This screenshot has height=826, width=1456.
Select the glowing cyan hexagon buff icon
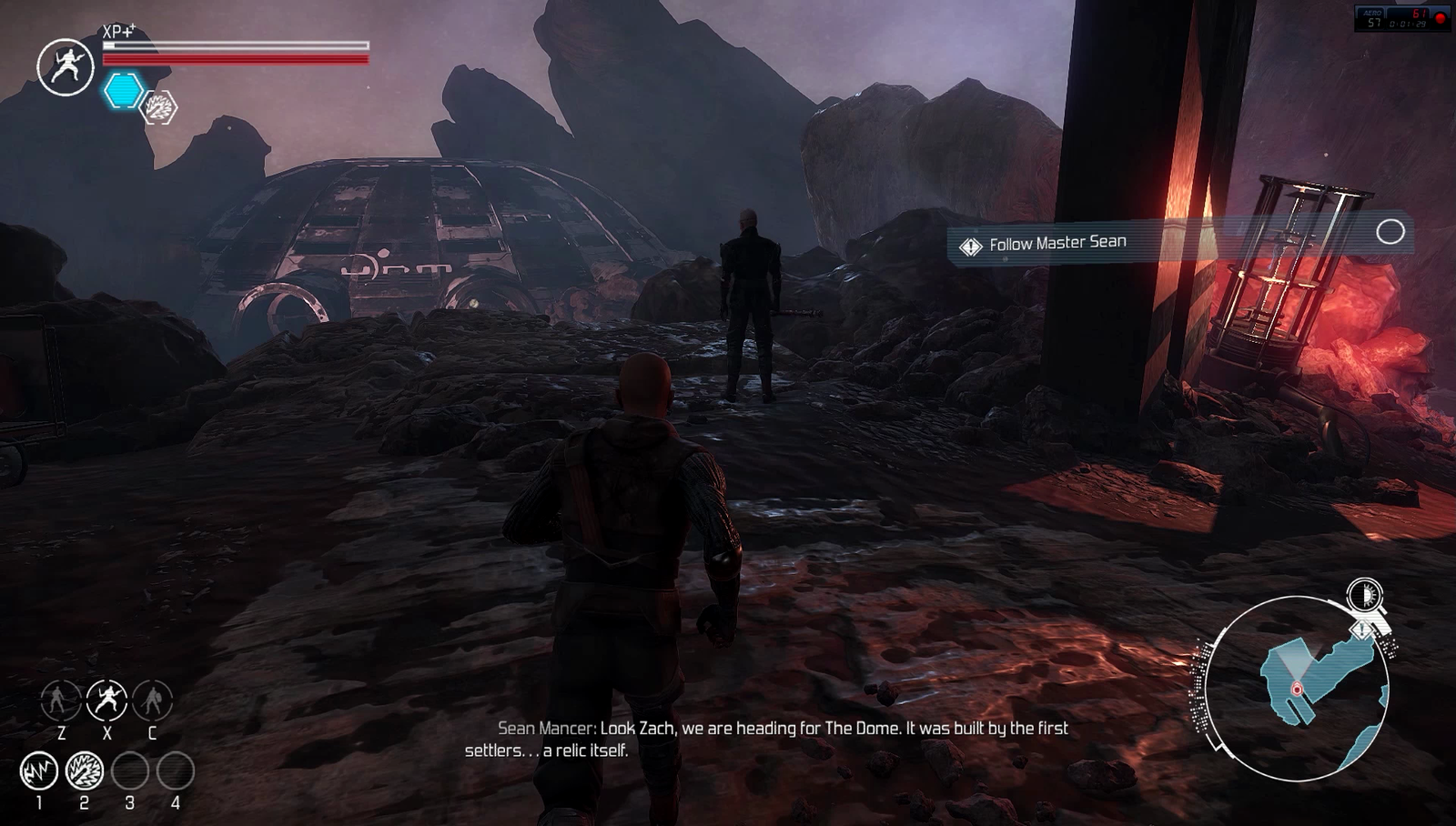click(x=123, y=91)
